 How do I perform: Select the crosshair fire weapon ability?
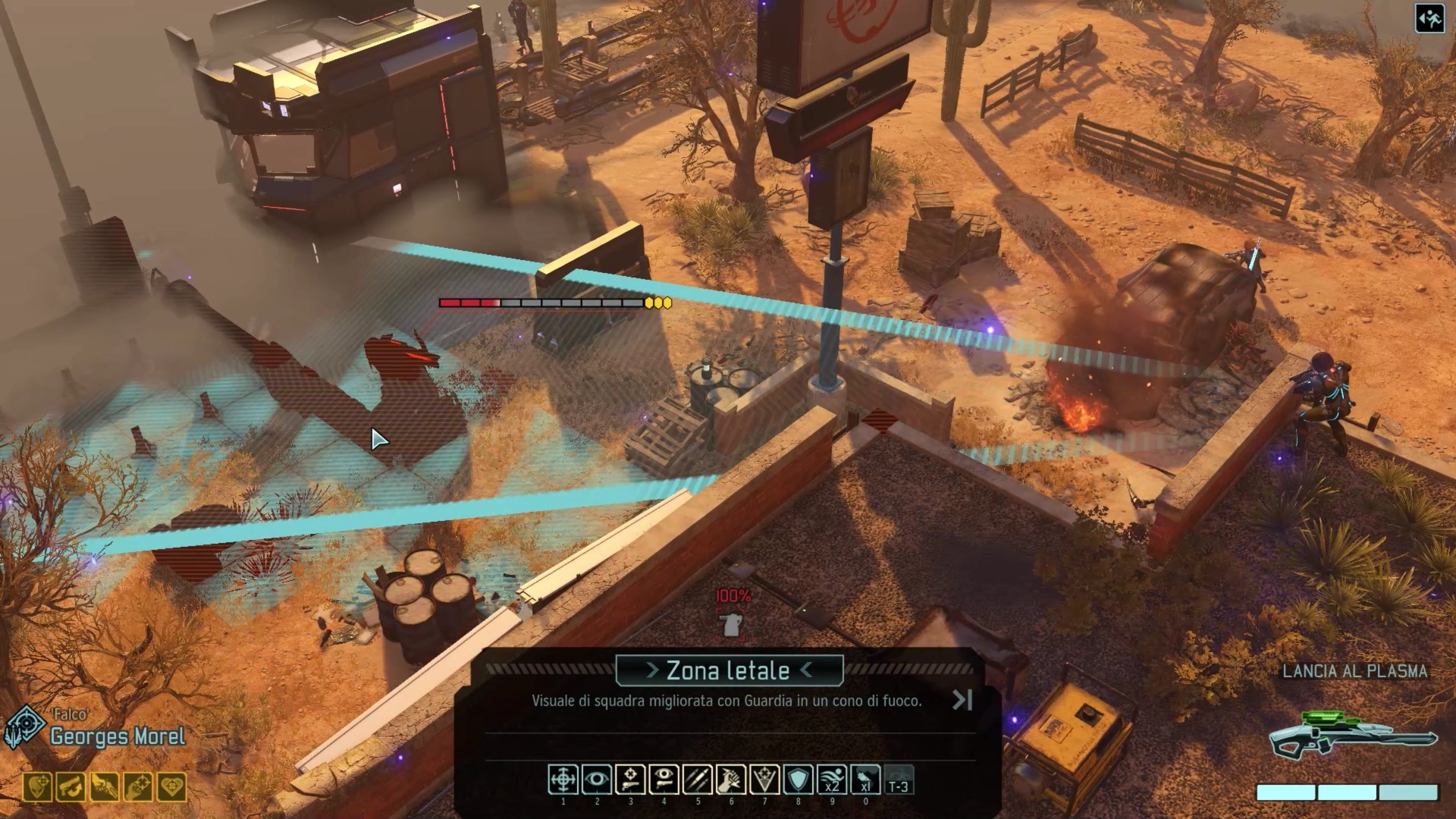point(563,780)
